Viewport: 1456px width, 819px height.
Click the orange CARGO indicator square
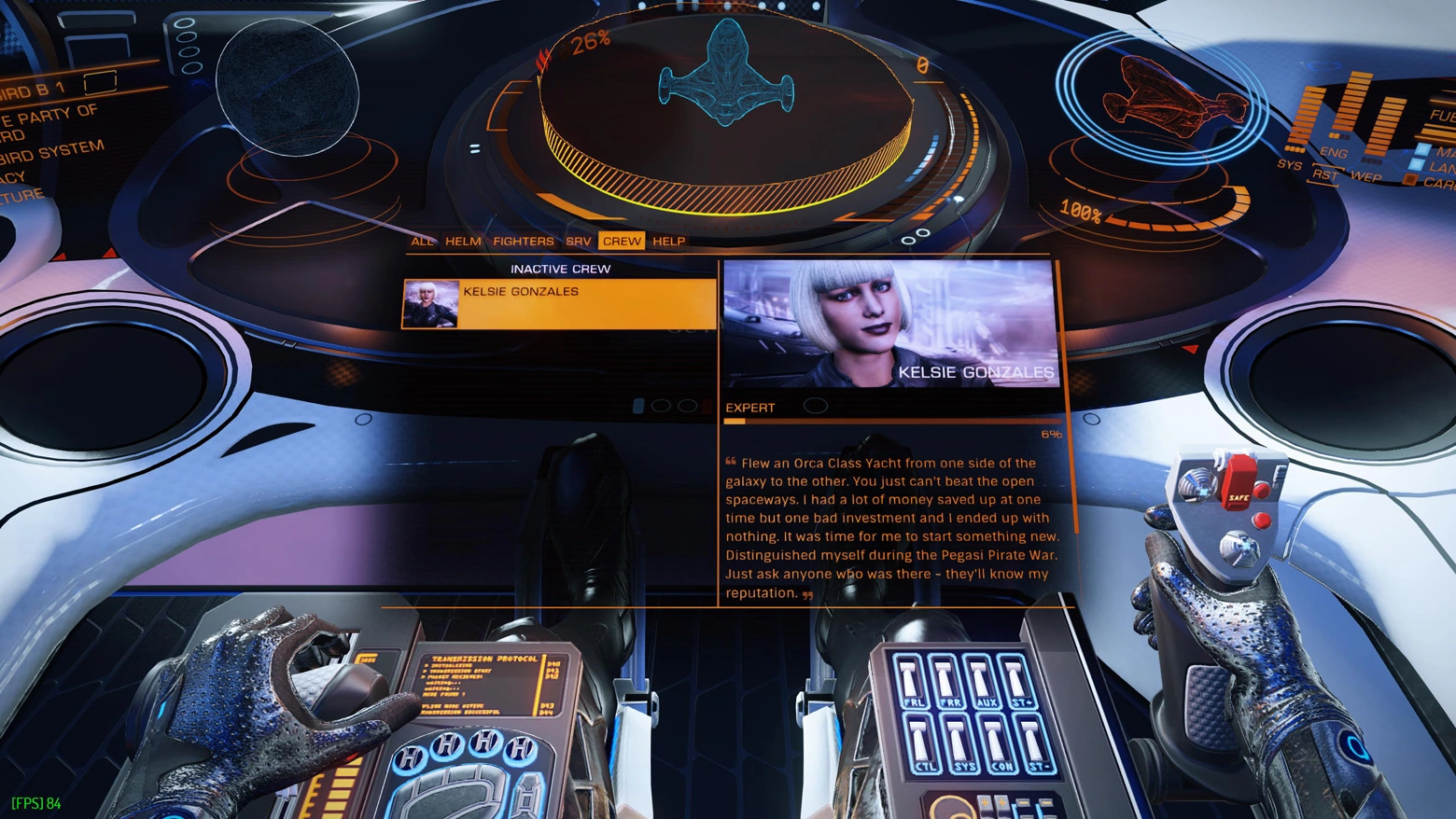coord(1409,178)
